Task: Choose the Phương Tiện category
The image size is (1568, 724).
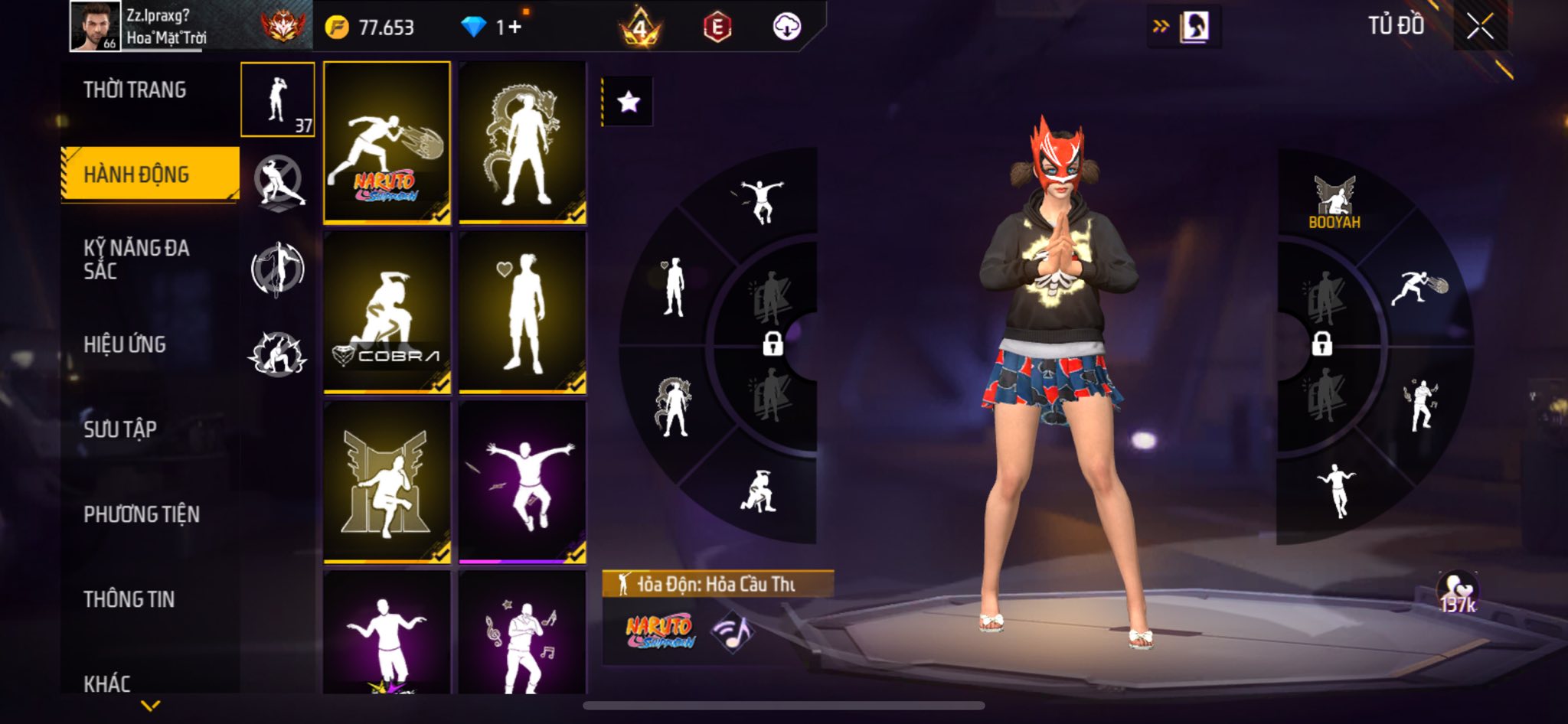Action: point(142,514)
